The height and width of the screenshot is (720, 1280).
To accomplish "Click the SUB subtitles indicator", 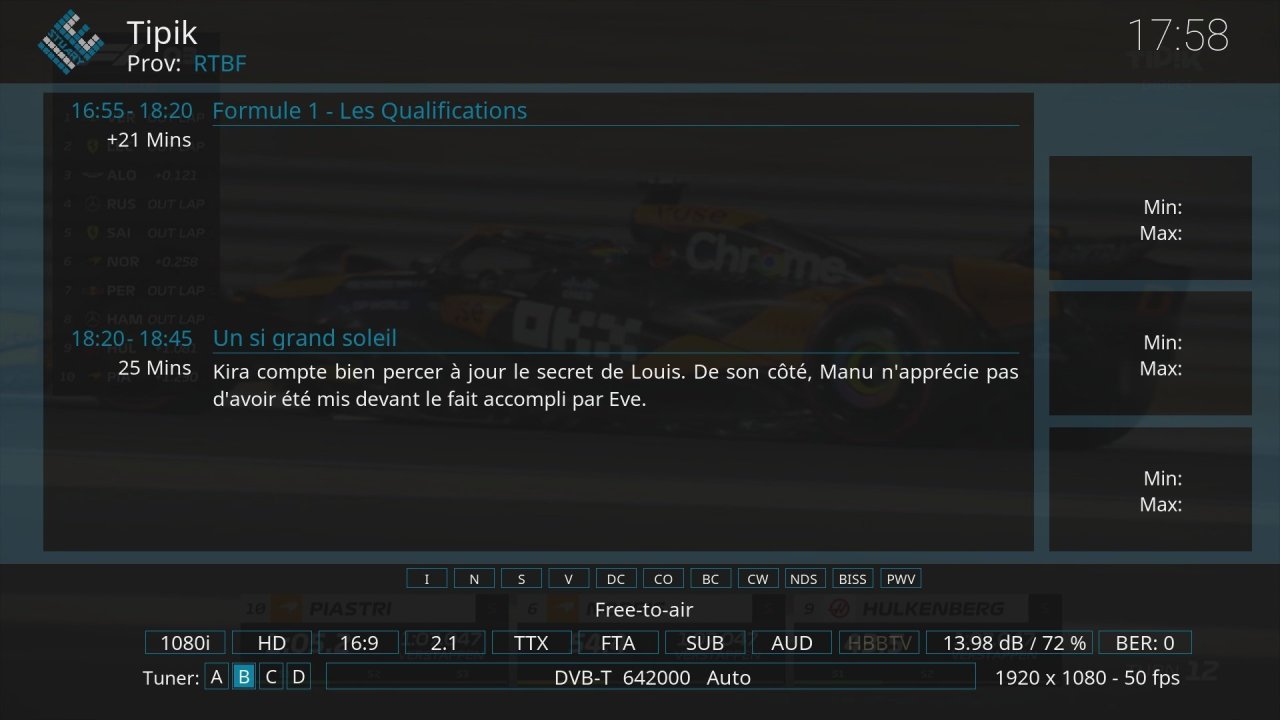I will point(704,643).
